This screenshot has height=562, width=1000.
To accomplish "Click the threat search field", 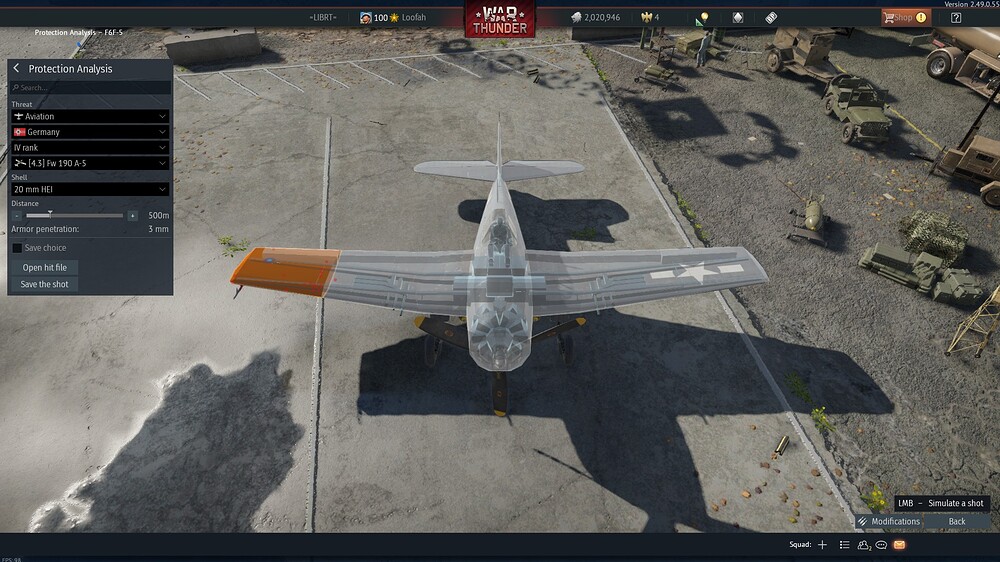I will pyautogui.click(x=90, y=88).
